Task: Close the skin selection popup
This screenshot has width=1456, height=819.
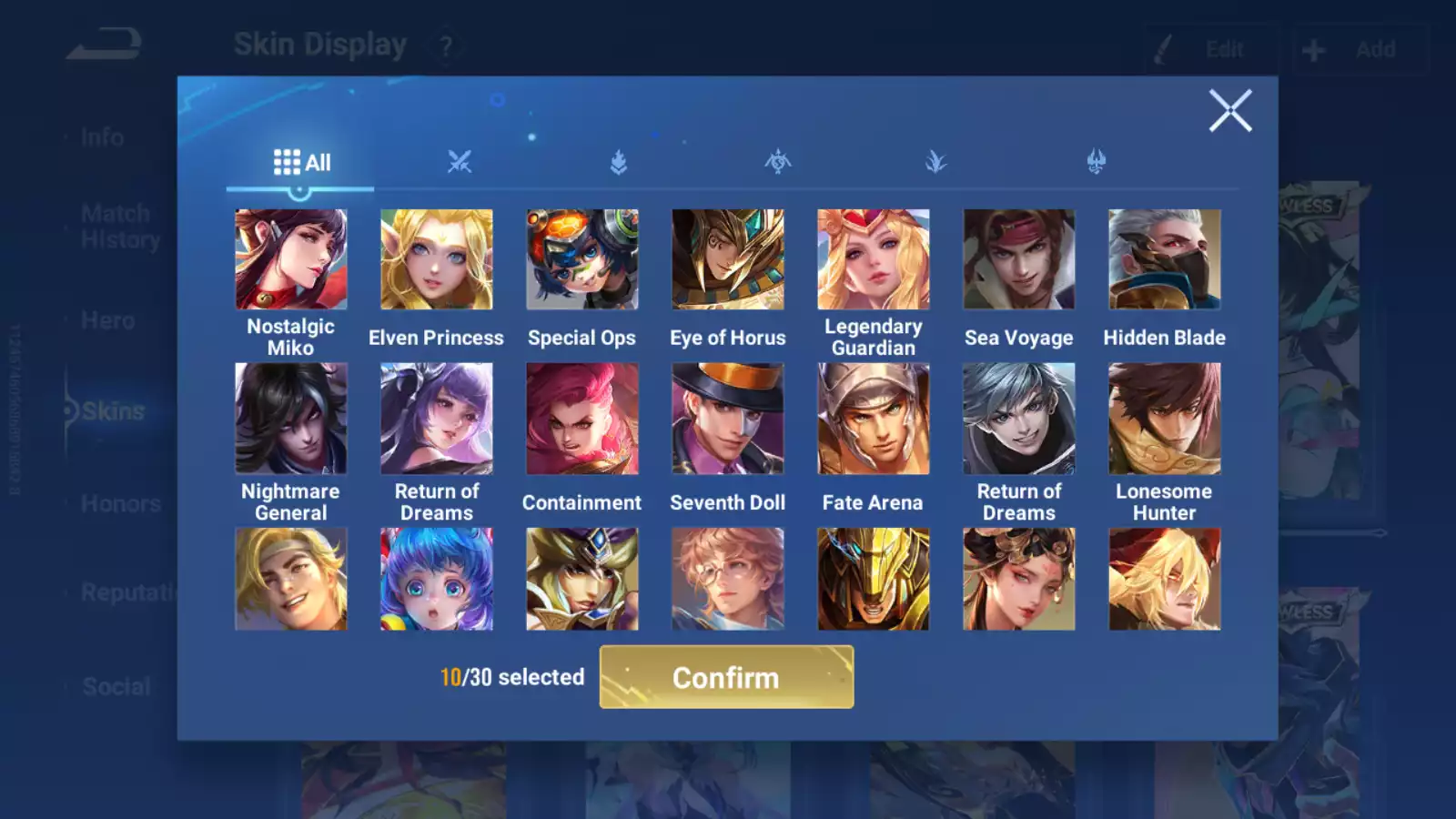Action: click(1230, 111)
